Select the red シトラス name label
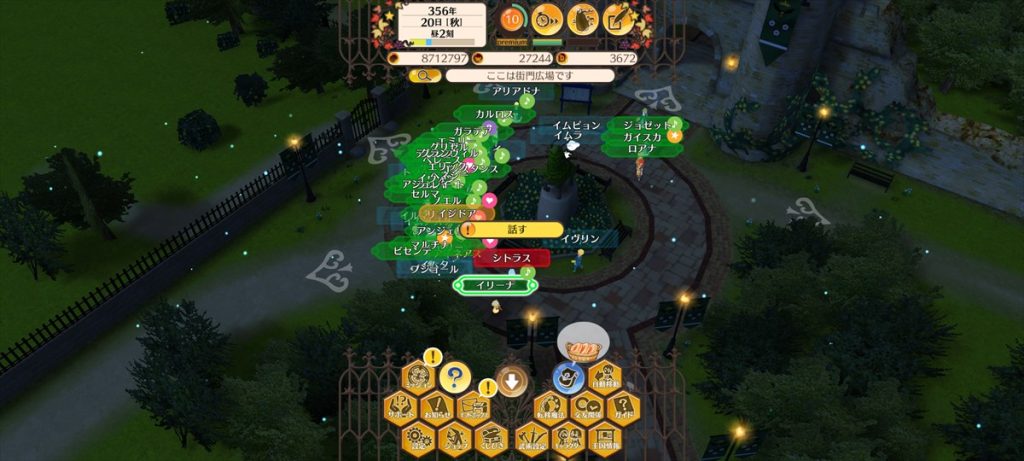Viewport: 1024px width, 461px height. [x=512, y=258]
